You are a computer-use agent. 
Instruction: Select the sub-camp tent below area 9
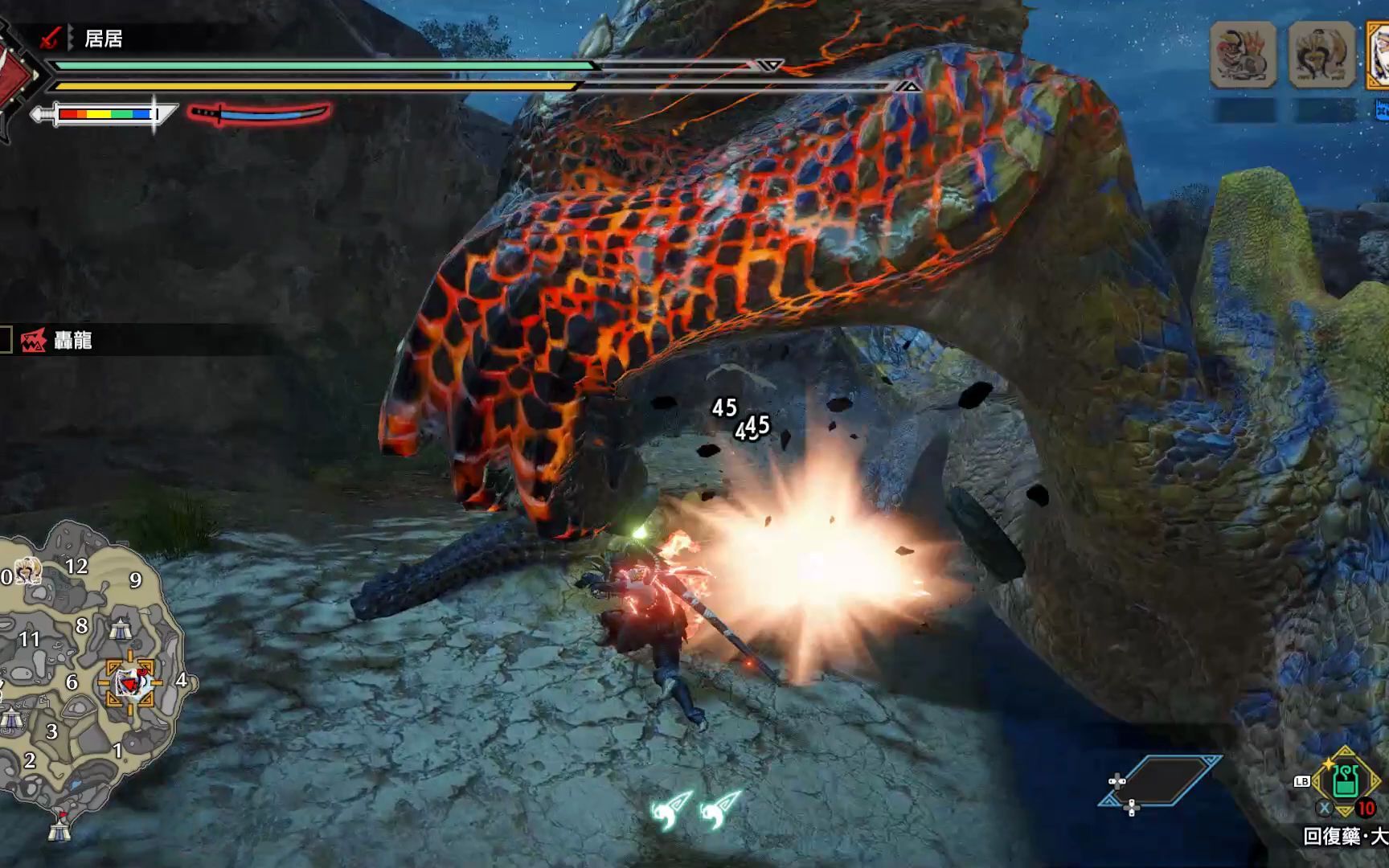[x=121, y=628]
